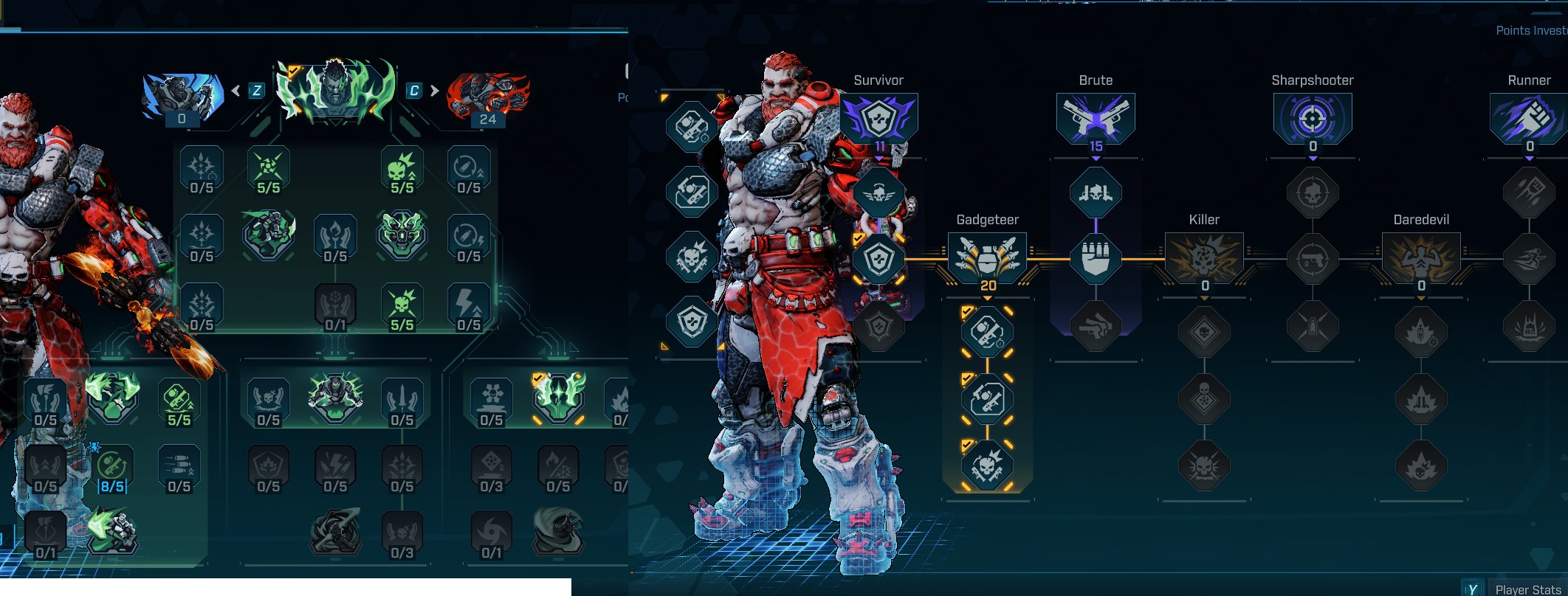Switch to the red skill tree showing 24
1568x596 pixels.
click(x=488, y=97)
